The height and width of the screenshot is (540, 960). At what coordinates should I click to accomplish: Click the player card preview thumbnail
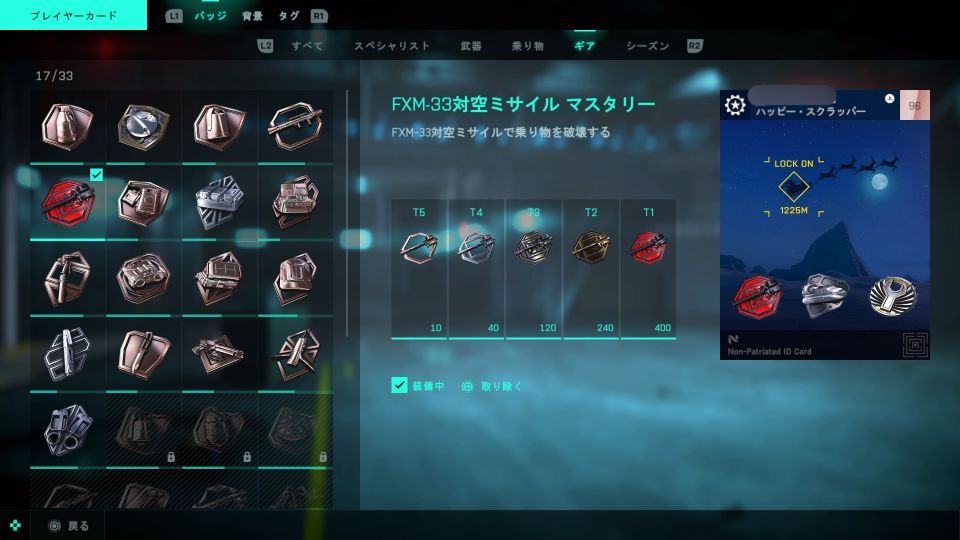pyautogui.click(x=825, y=225)
